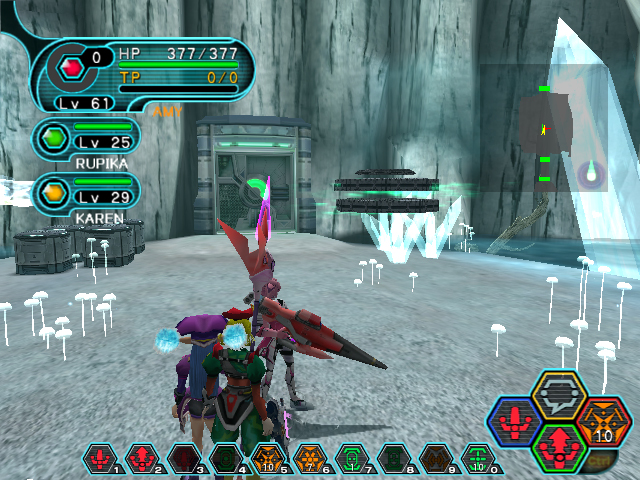640x480 pixels.
Task: Select party member KAREN's status panel
Action: (x=85, y=195)
